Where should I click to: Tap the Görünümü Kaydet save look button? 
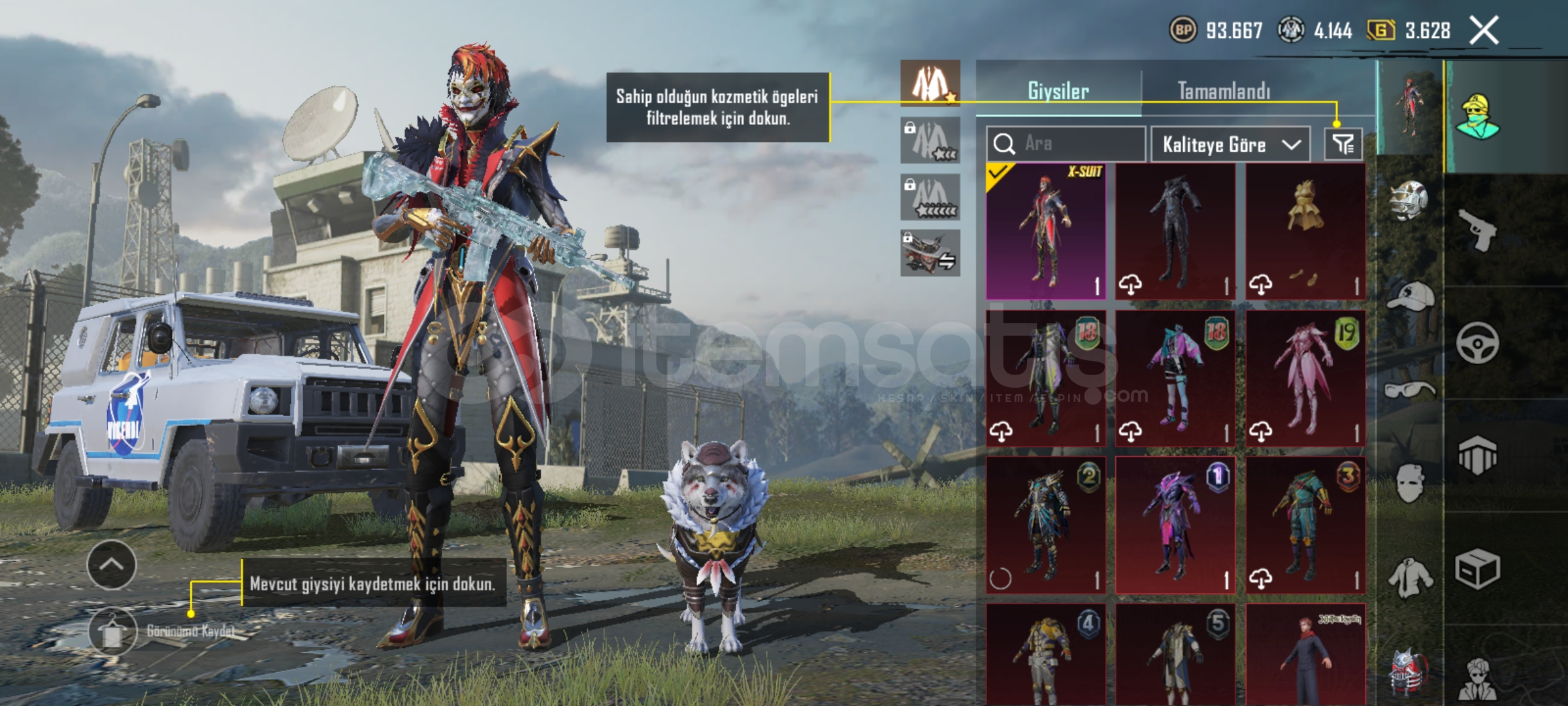point(113,632)
